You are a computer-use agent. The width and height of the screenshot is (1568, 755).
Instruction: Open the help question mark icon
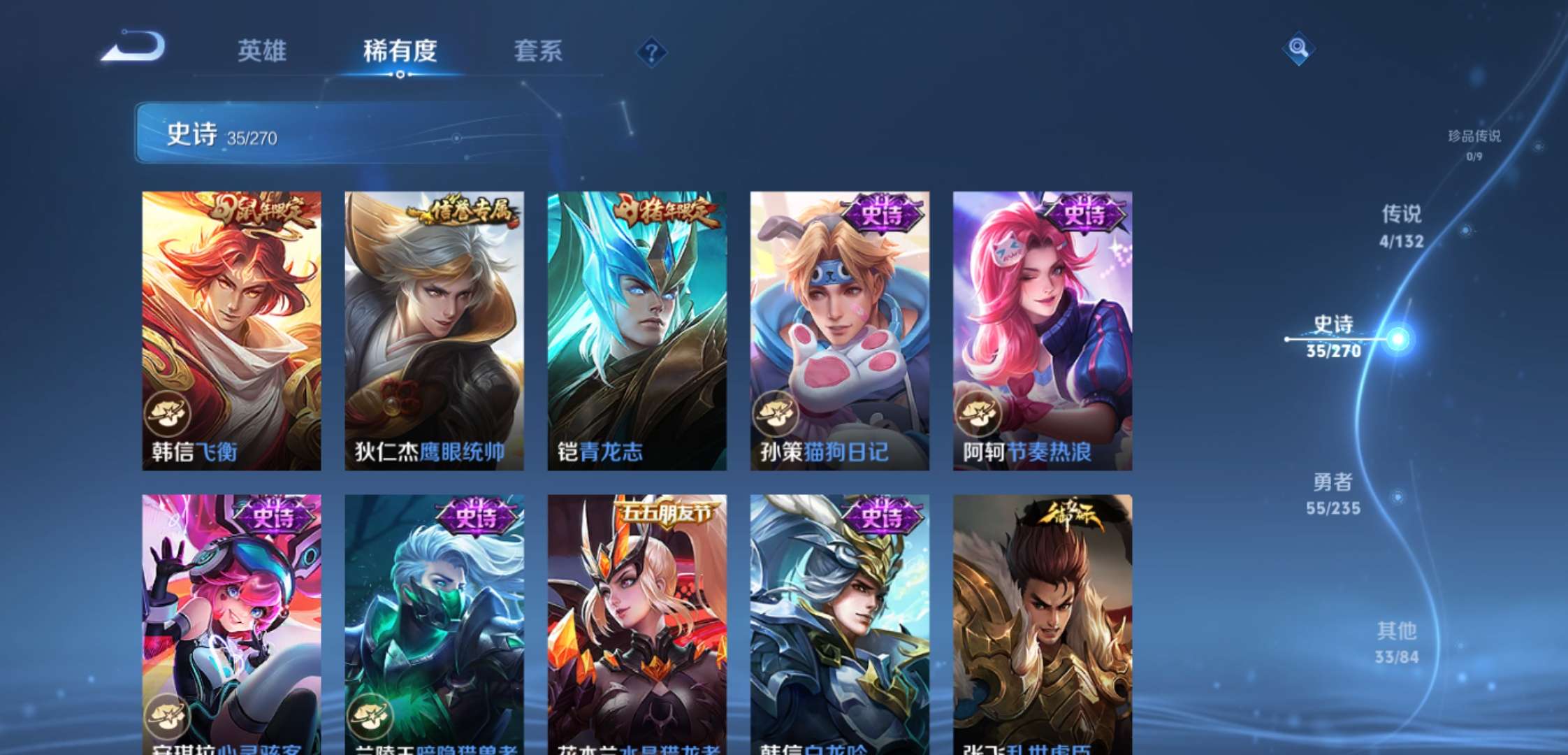coord(651,51)
